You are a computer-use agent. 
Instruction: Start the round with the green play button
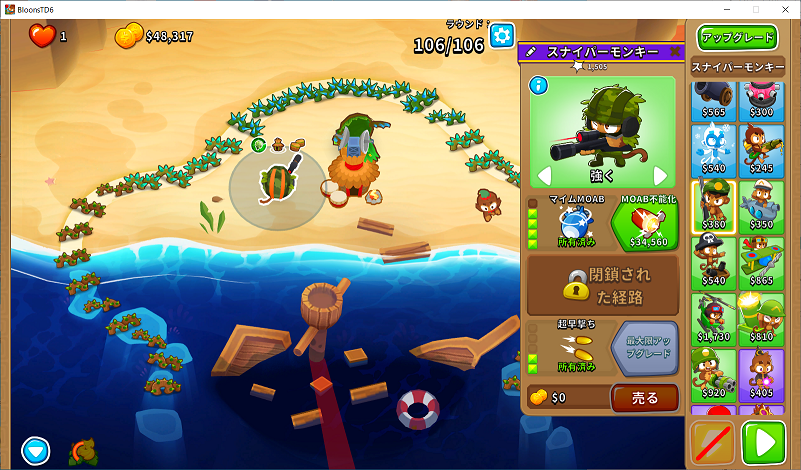coord(768,441)
